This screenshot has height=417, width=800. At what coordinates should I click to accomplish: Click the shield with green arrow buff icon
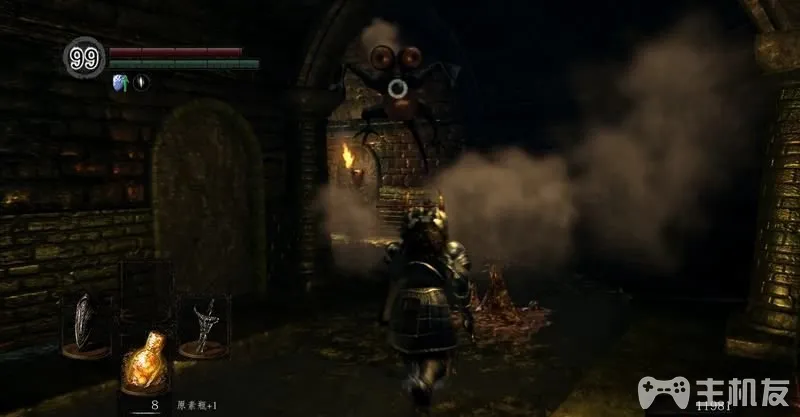(x=121, y=83)
